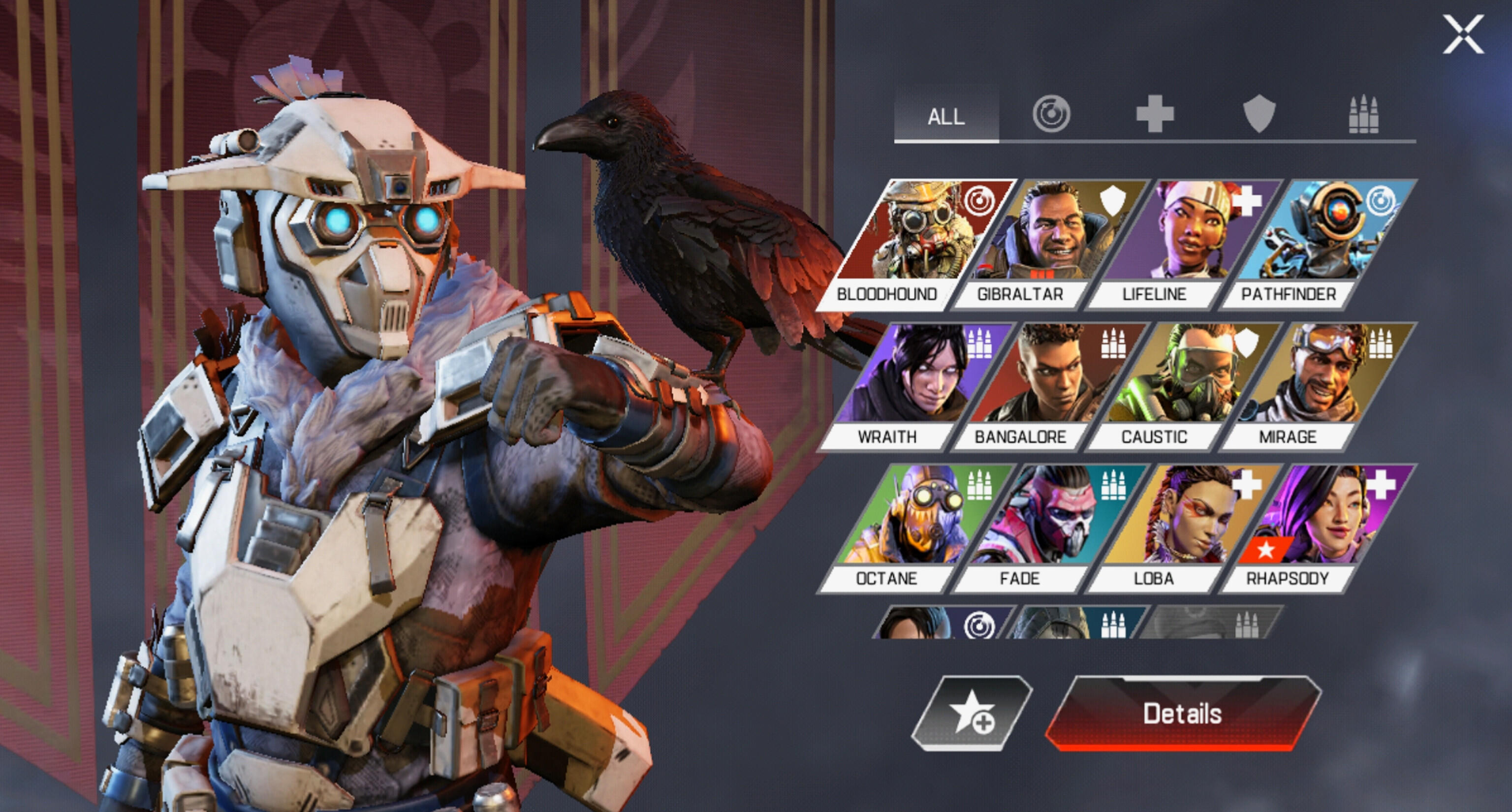Switch to the ALL legends tab

[946, 116]
